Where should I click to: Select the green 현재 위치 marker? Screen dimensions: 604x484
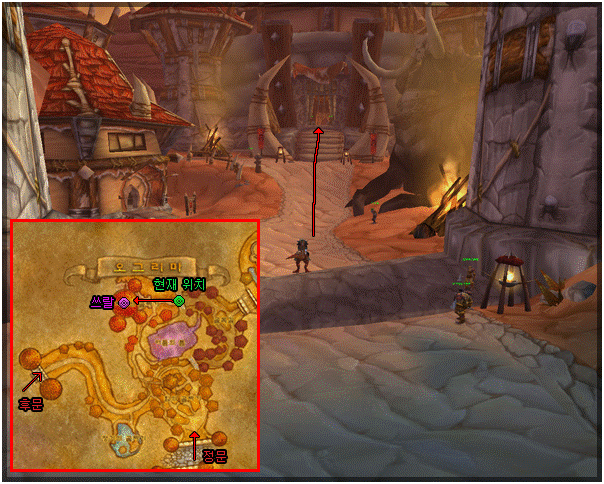pos(179,300)
